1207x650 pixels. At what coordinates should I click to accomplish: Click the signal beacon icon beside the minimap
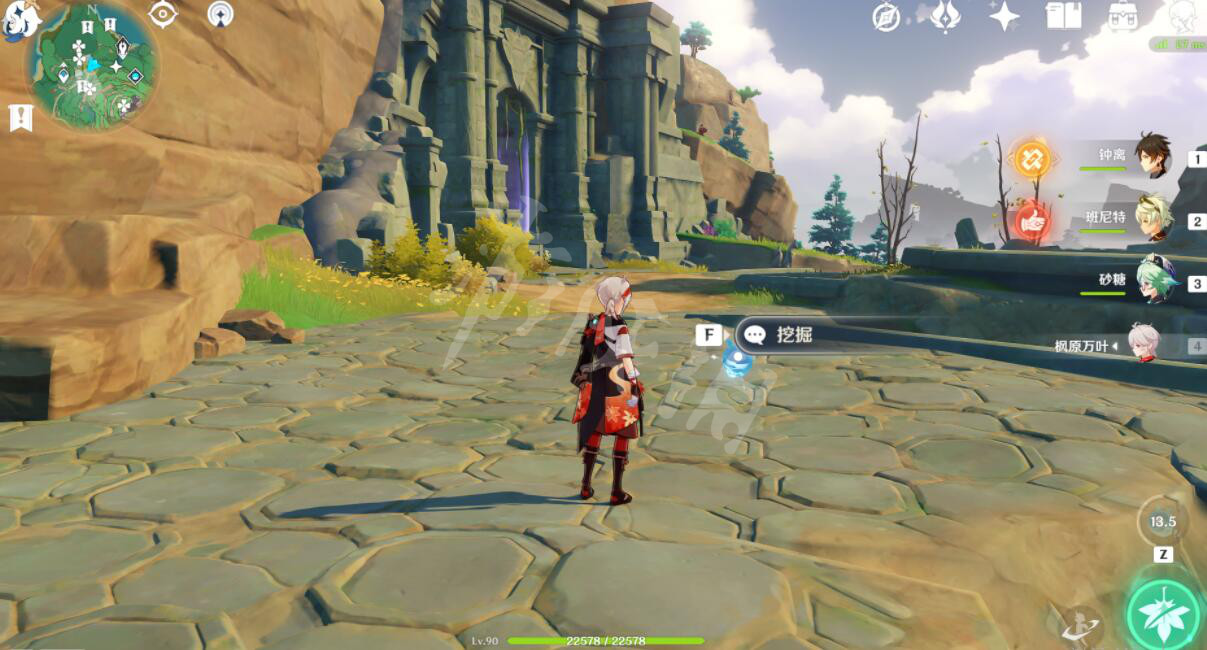(x=220, y=14)
